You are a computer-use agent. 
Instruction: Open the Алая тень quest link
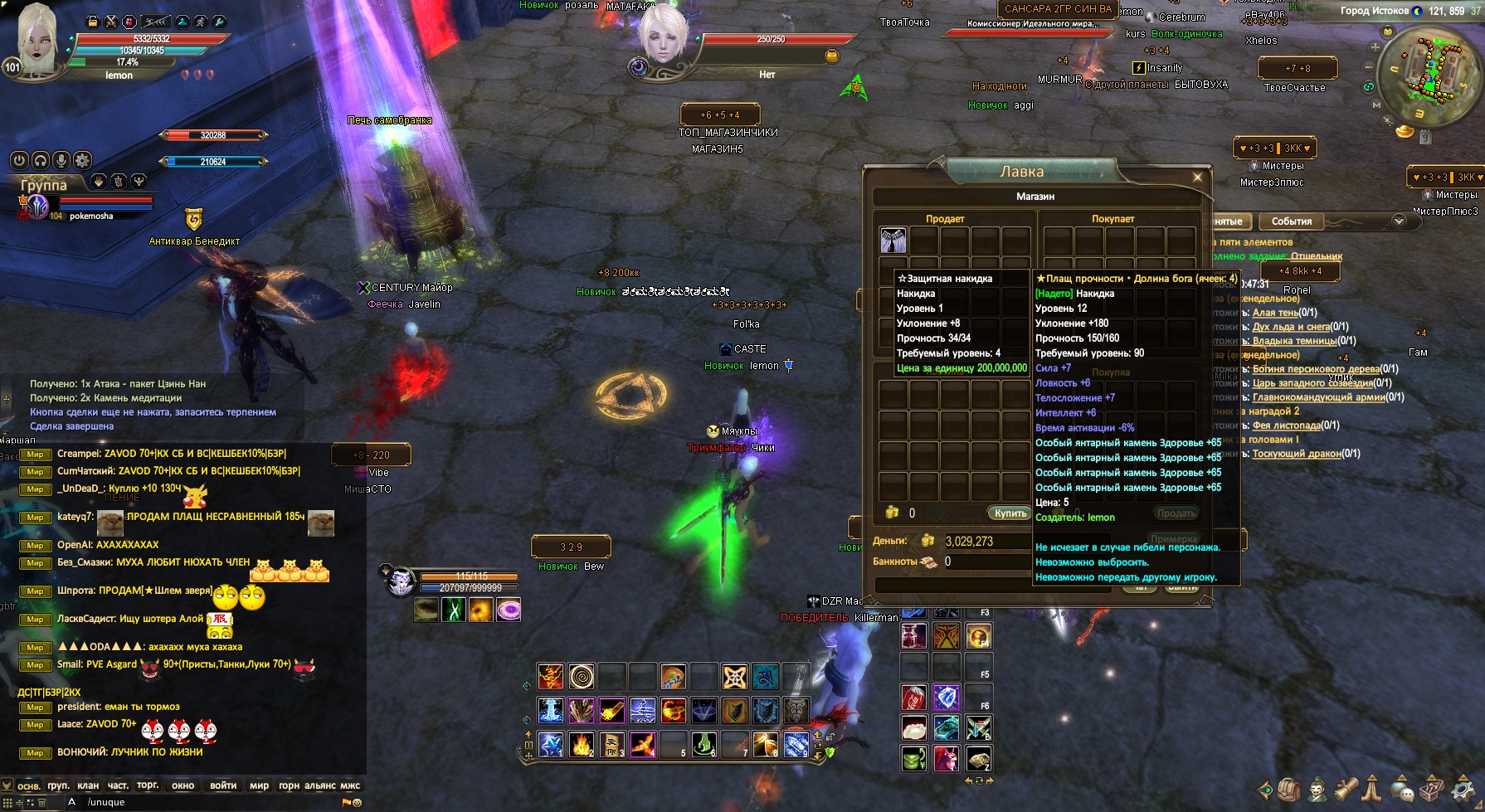(x=1275, y=313)
